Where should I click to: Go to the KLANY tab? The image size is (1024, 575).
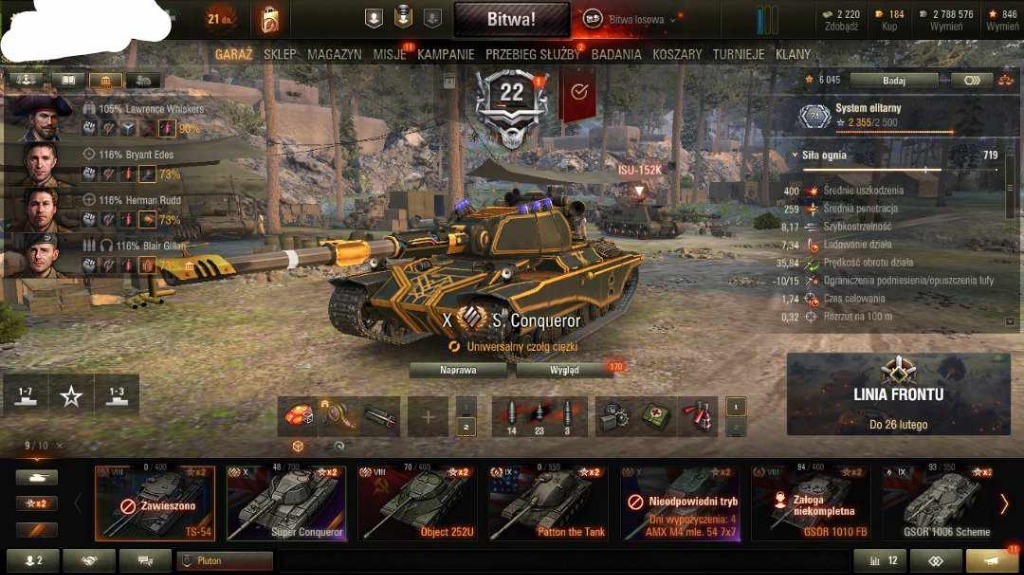click(794, 54)
